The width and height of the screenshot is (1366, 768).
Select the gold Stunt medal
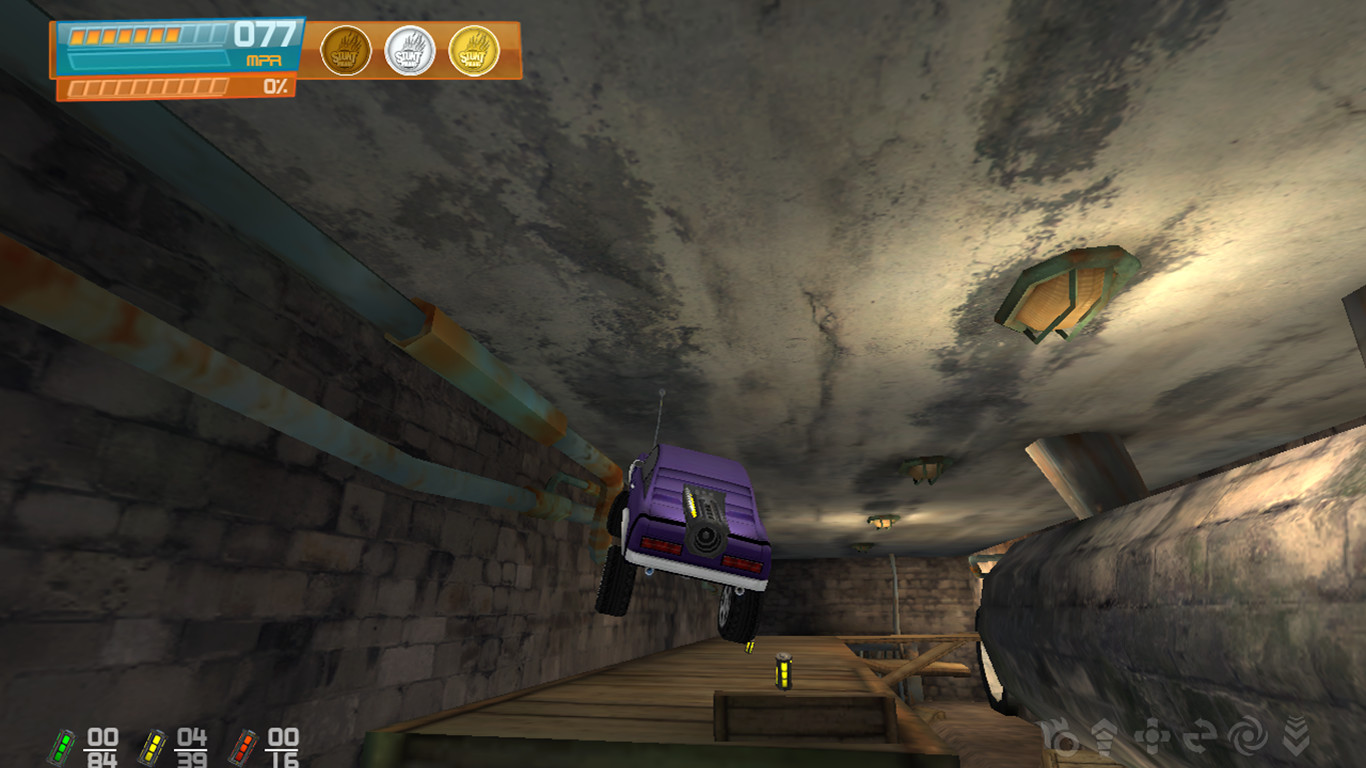tap(474, 51)
